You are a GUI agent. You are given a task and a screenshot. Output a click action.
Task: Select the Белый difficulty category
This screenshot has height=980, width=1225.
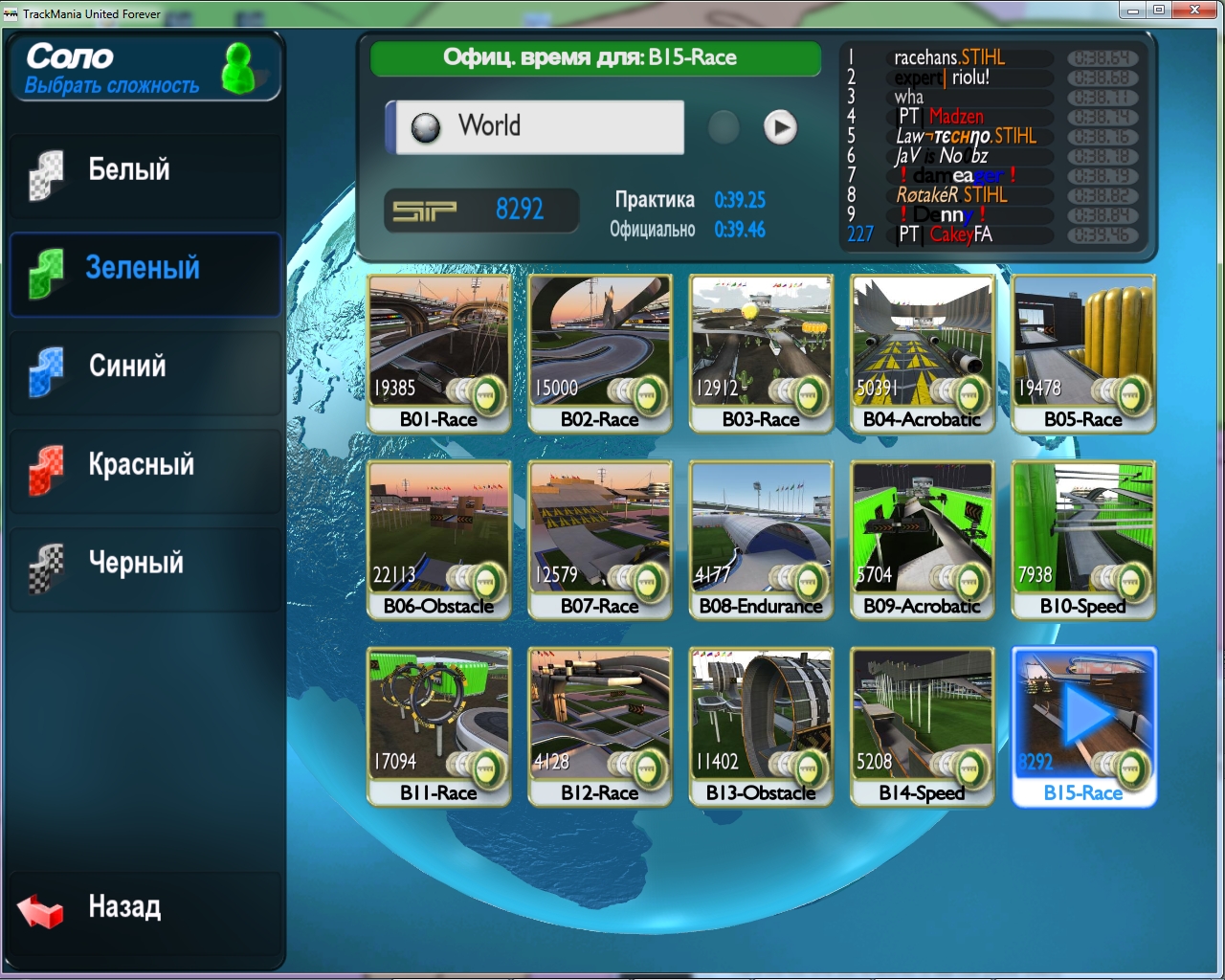(145, 172)
